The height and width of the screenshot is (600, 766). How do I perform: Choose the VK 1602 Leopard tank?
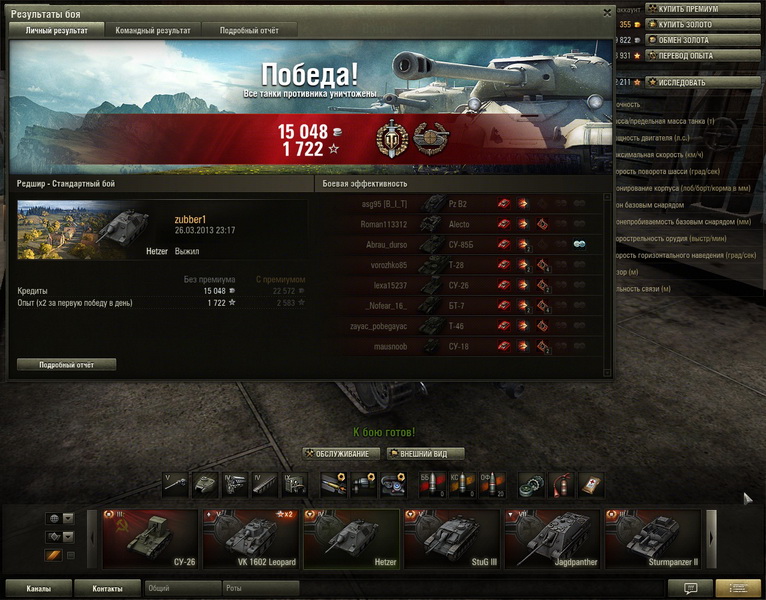(250, 540)
